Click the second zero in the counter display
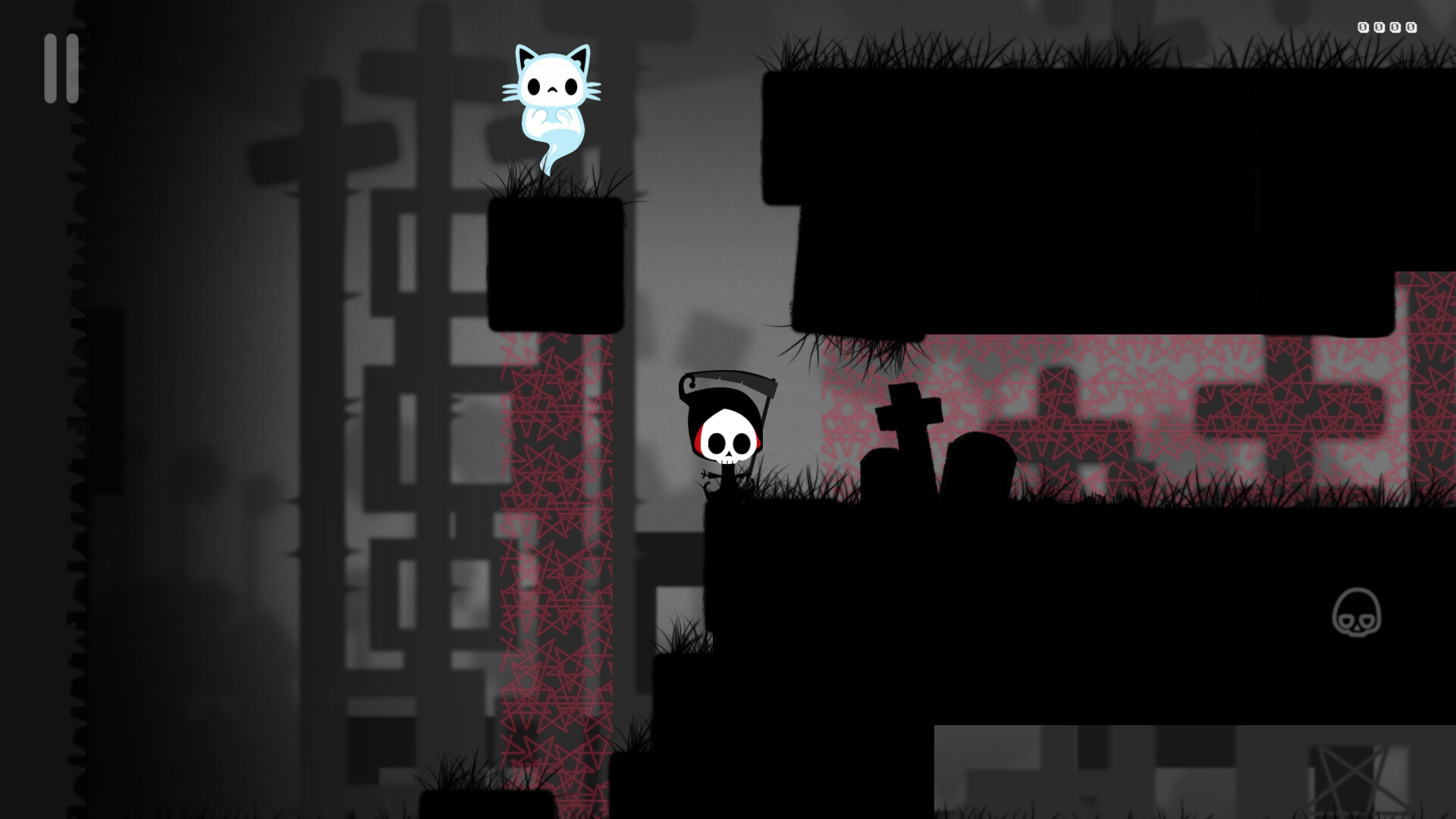This screenshot has height=819, width=1456. coord(1379,27)
